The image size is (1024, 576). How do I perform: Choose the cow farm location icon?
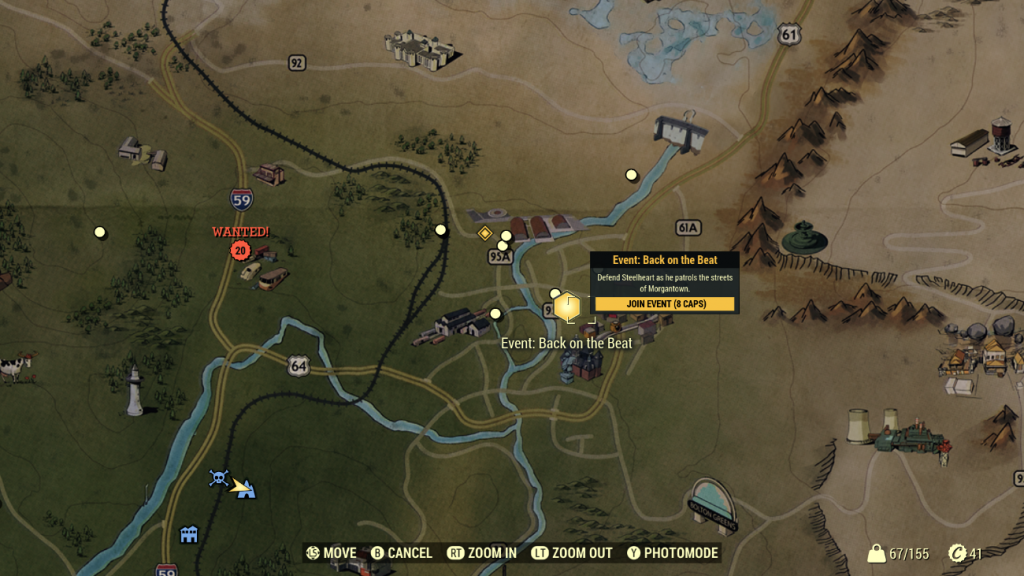pyautogui.click(x=14, y=367)
